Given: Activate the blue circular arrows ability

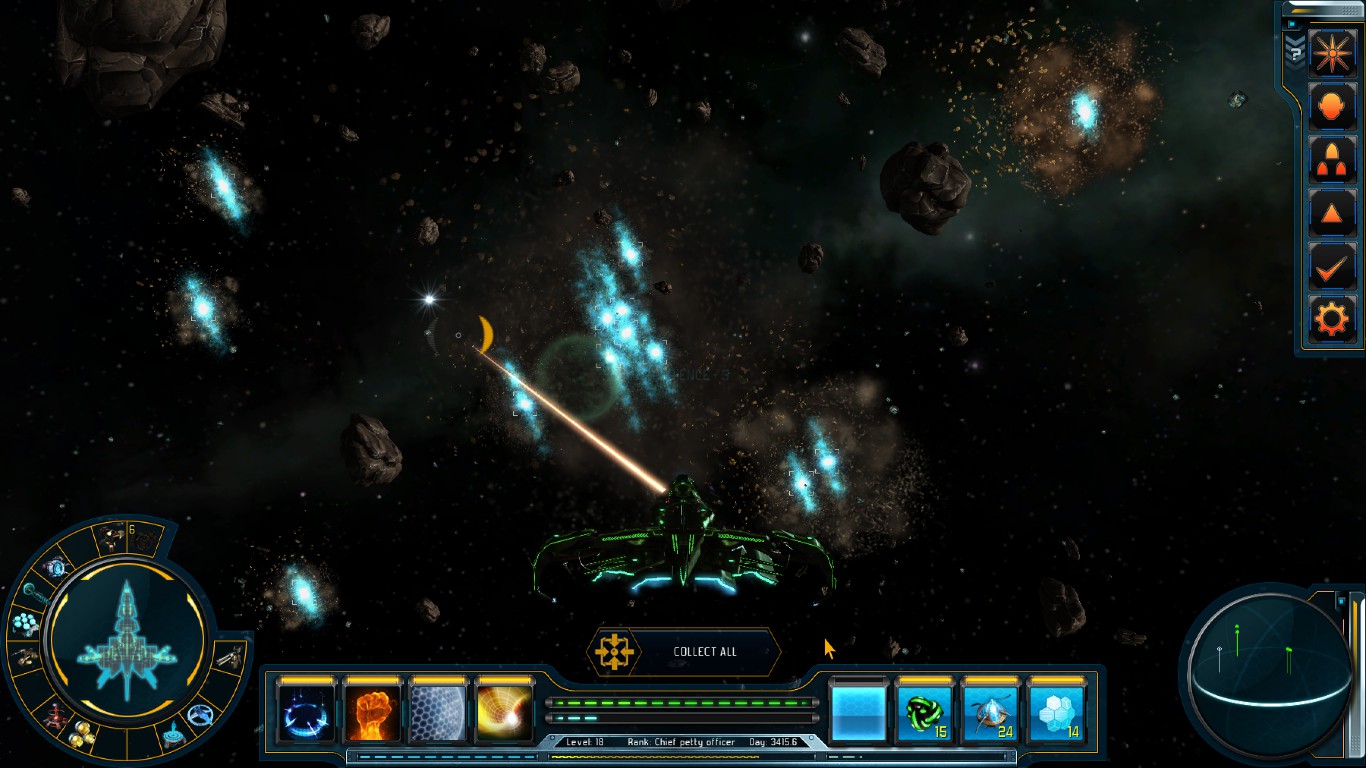Looking at the screenshot, I should pyautogui.click(x=306, y=713).
